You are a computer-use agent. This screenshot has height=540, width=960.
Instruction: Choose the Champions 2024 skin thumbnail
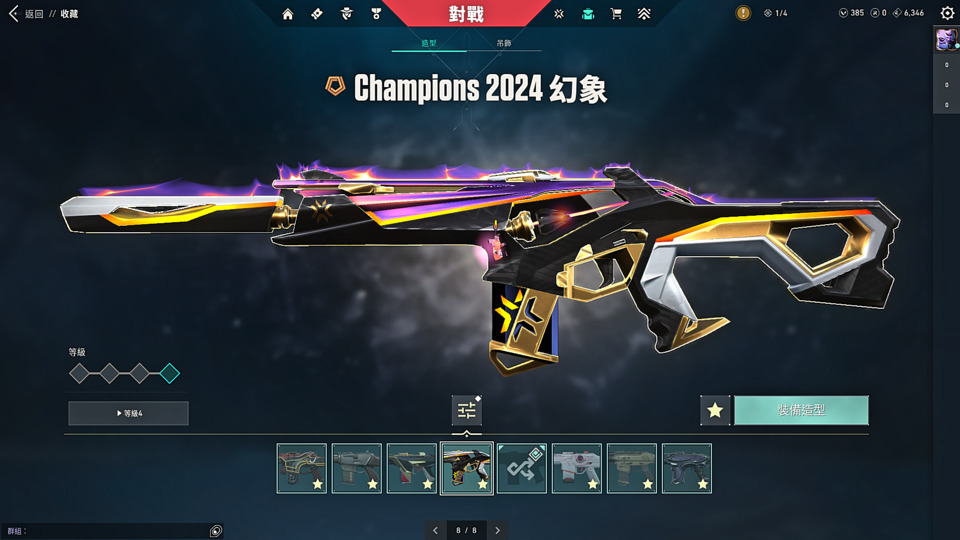pos(467,468)
